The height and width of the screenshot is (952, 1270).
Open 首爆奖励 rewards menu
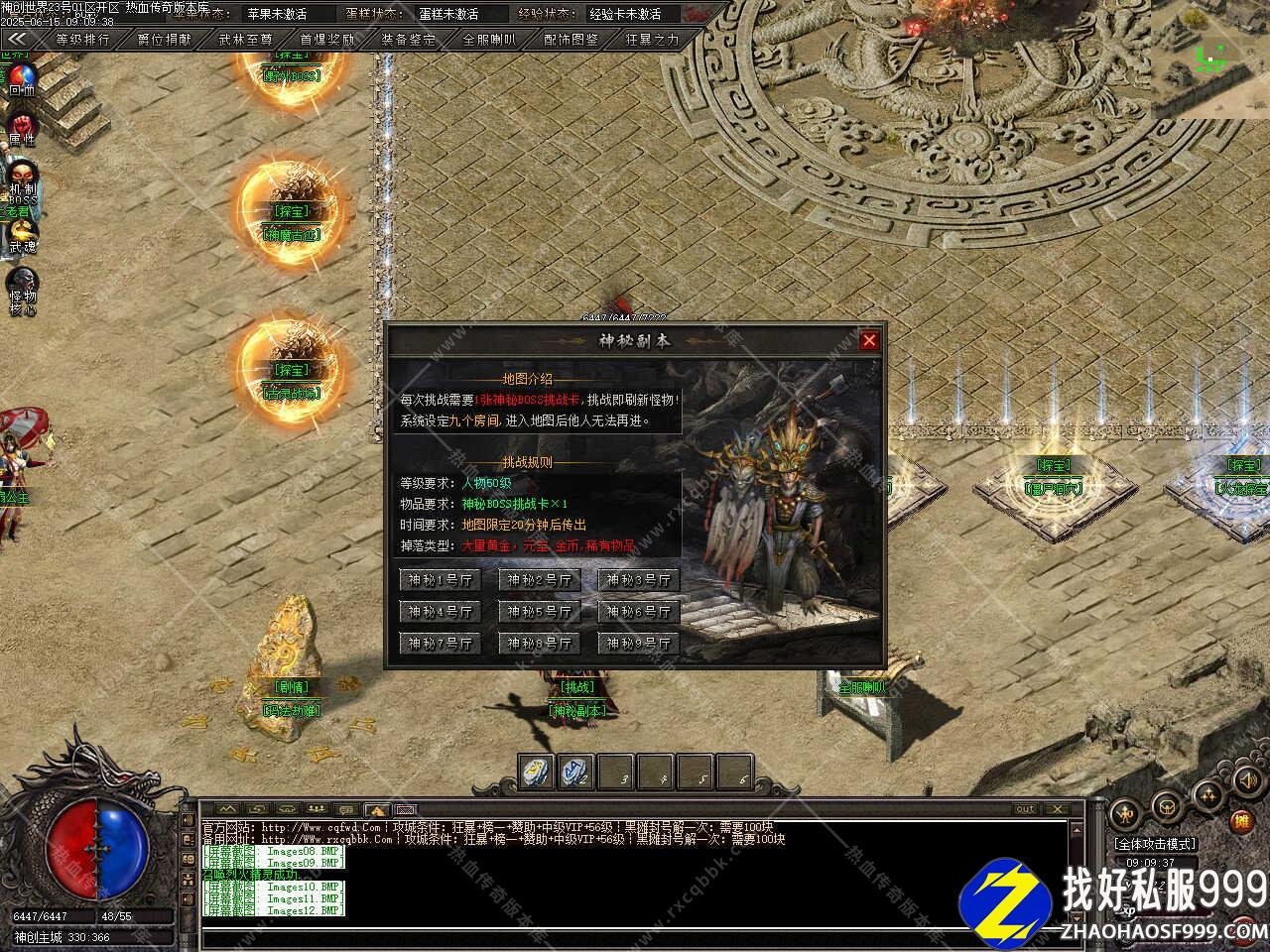click(x=326, y=40)
